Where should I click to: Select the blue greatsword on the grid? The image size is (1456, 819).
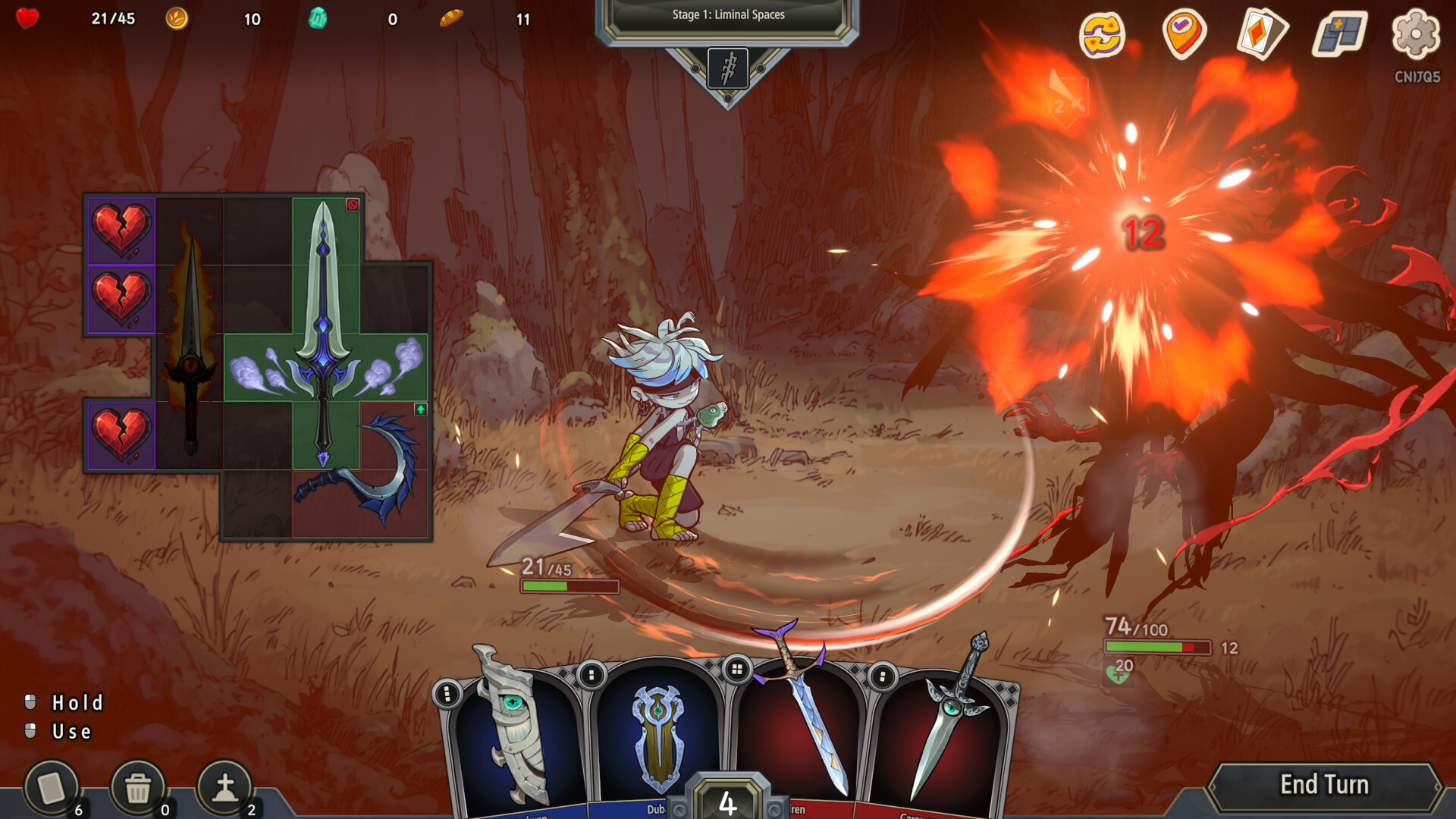pos(325,334)
